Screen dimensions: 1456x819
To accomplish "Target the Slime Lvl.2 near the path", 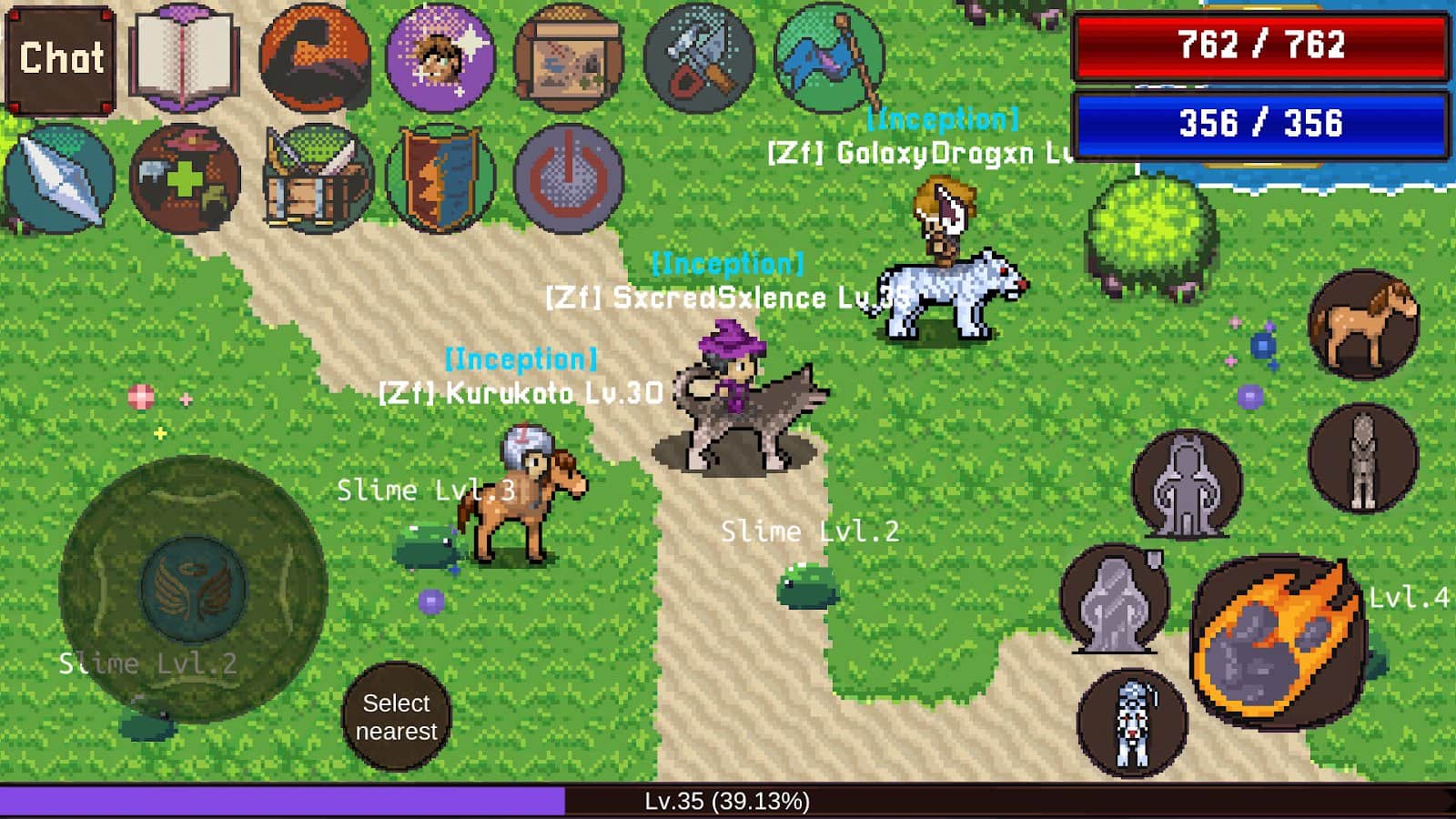I will [805, 587].
